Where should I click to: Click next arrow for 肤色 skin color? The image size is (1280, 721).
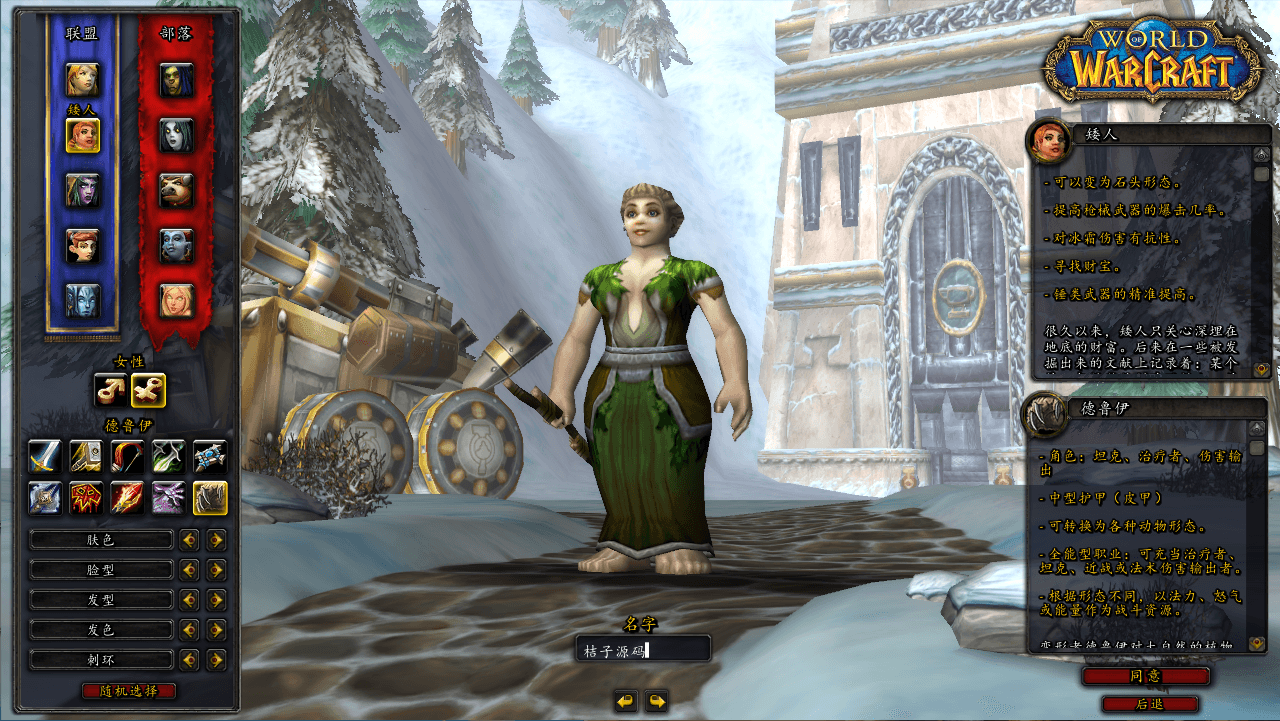coord(215,540)
